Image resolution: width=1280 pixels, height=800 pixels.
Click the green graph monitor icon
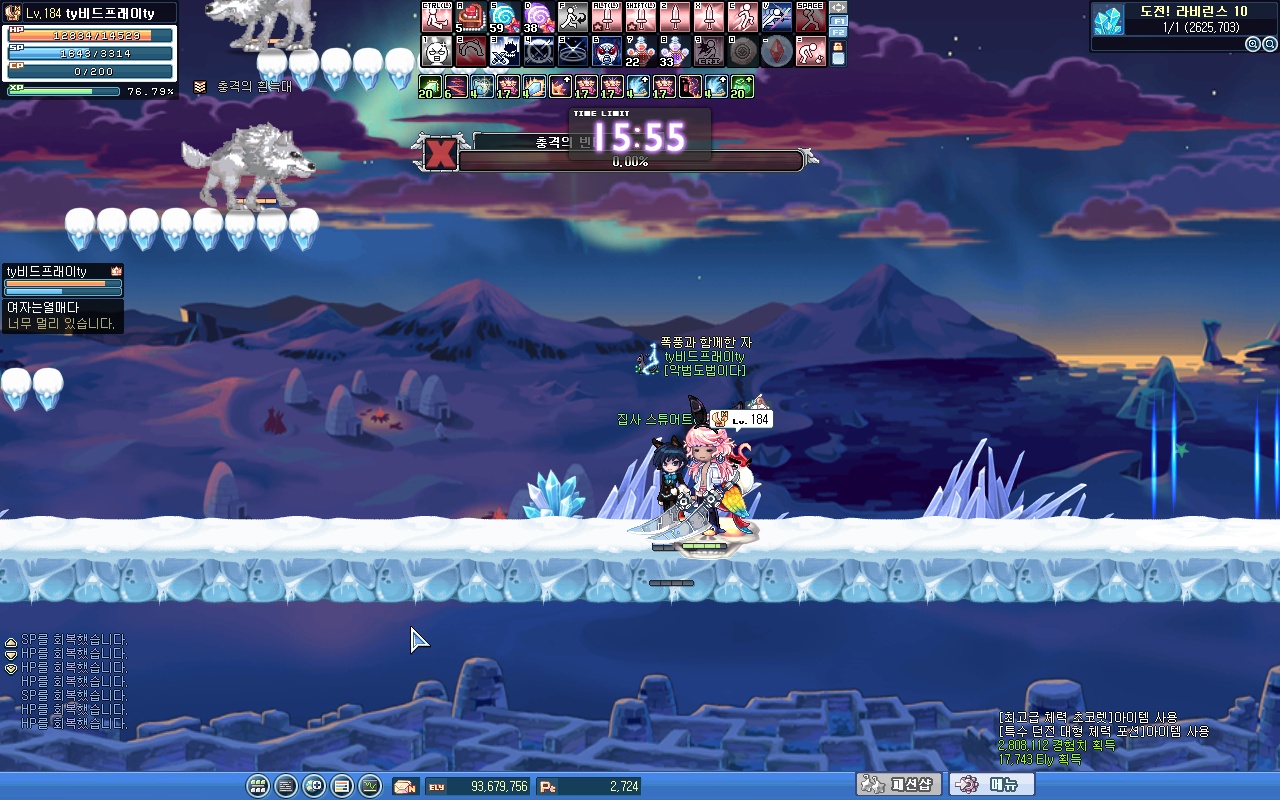coord(370,786)
